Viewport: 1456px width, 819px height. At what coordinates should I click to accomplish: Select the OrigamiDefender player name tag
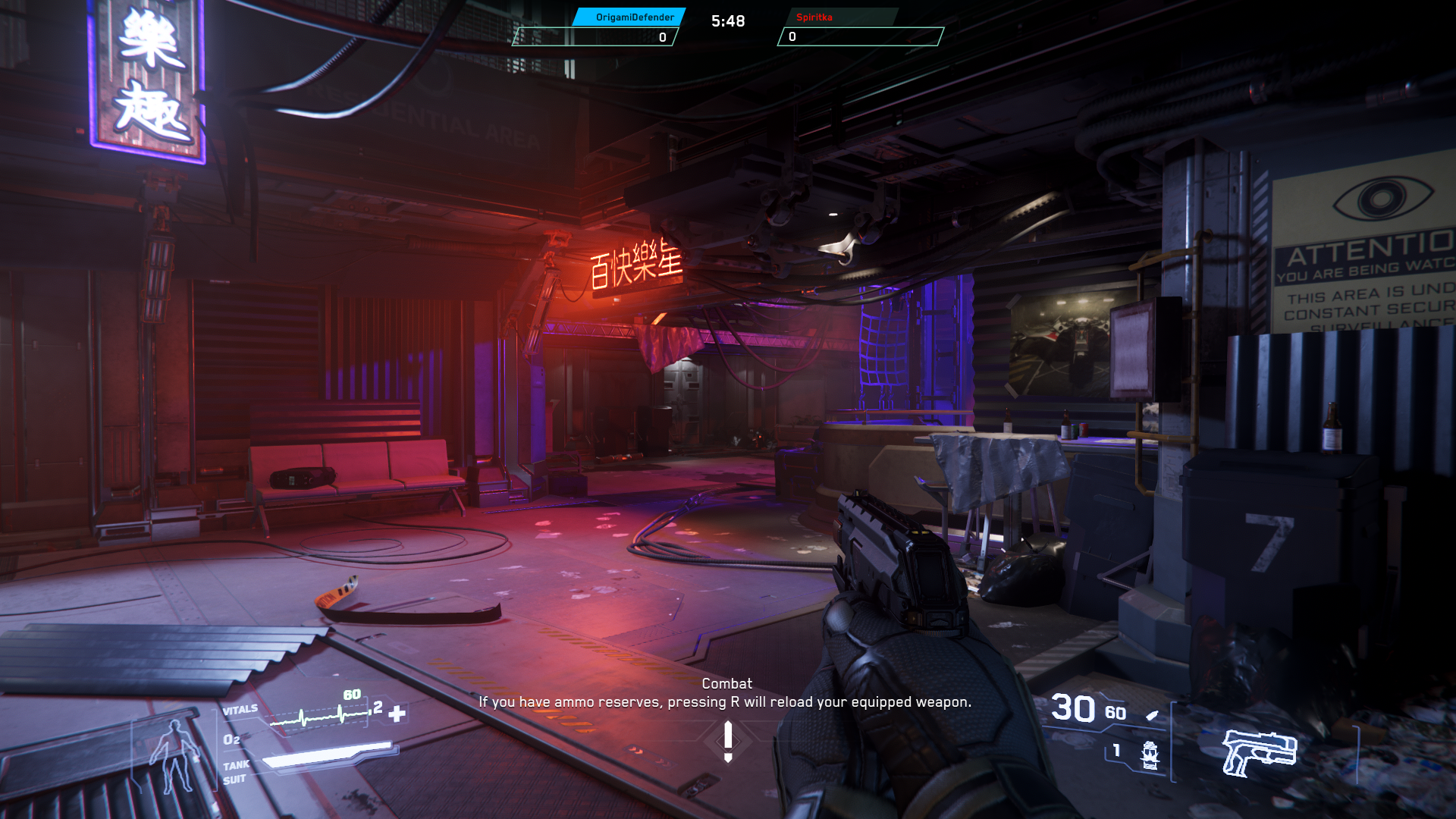click(x=634, y=17)
